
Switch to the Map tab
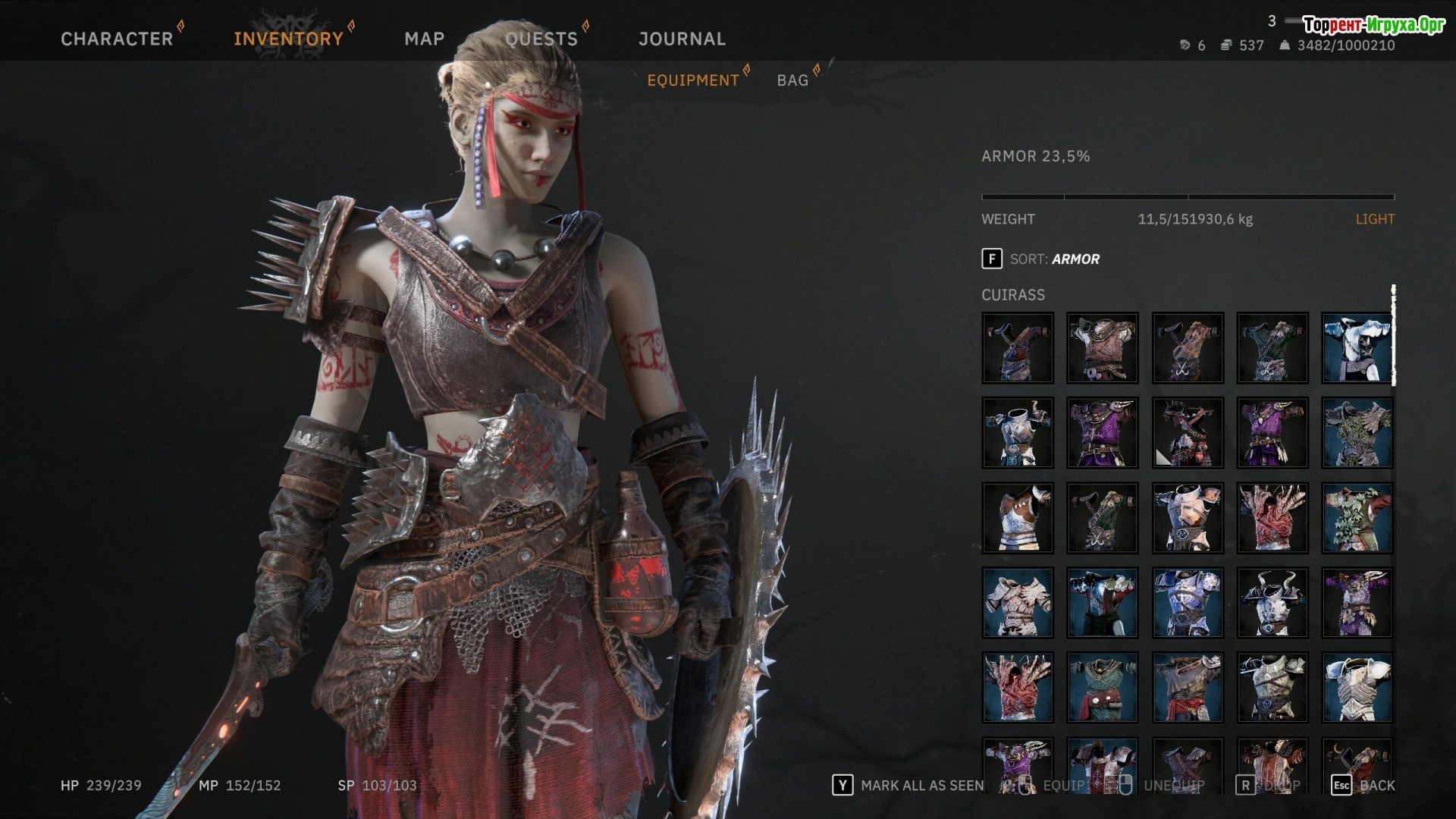[x=424, y=39]
